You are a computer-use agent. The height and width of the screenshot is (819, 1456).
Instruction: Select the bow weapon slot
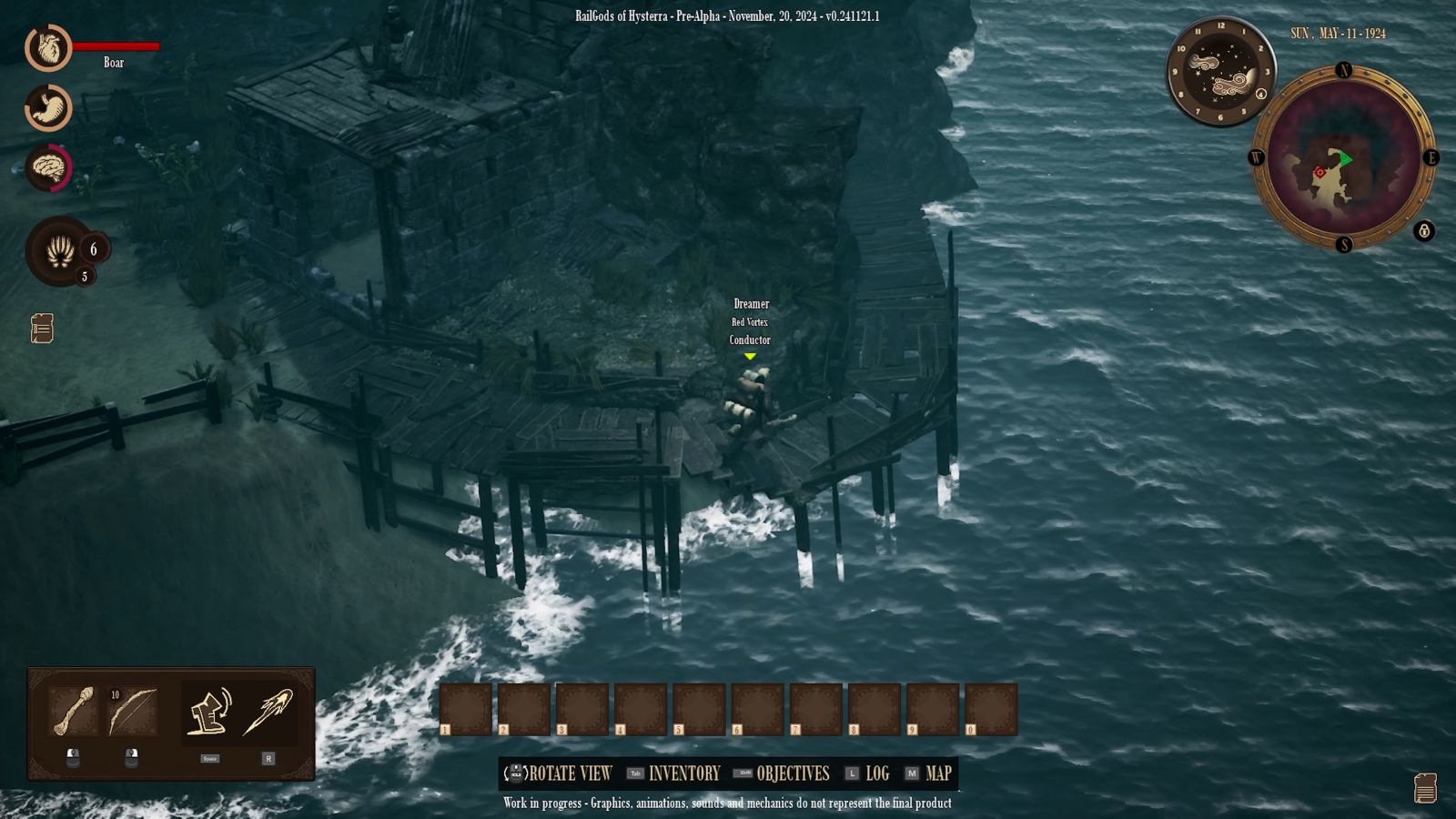(x=132, y=712)
